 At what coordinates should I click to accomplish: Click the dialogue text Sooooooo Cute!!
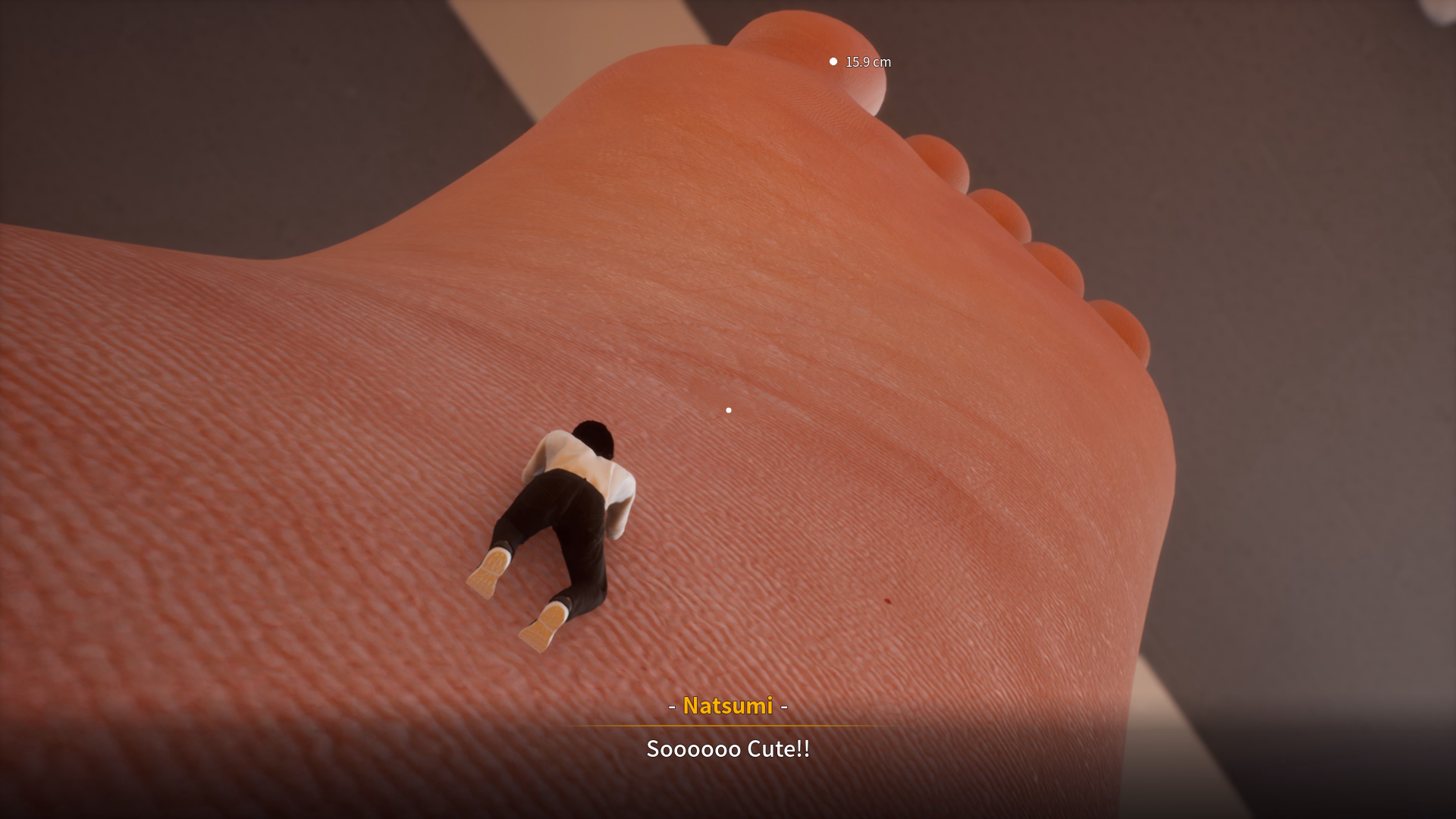(727, 748)
